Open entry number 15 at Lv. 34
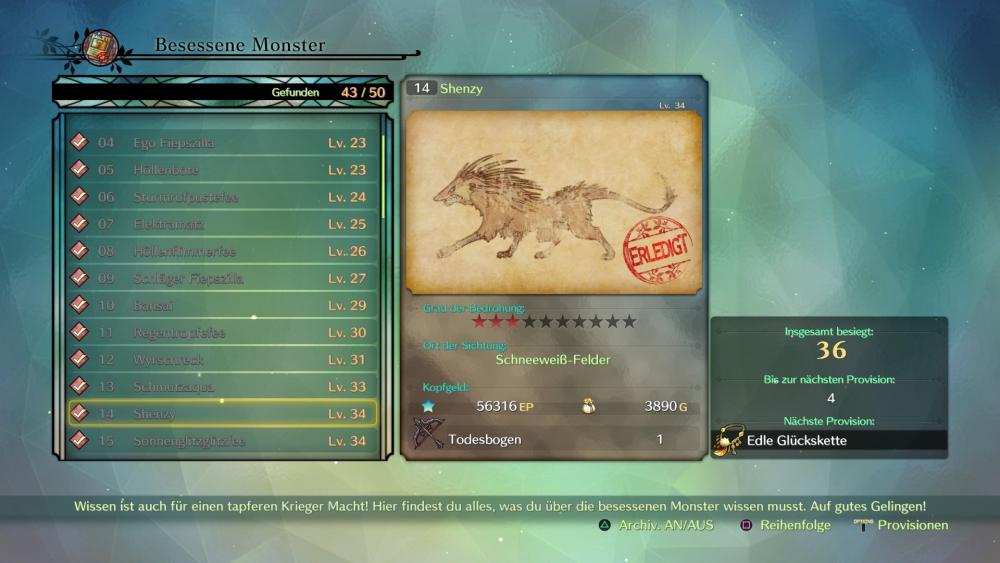Screen dimensions: 1000x563 coord(220,440)
